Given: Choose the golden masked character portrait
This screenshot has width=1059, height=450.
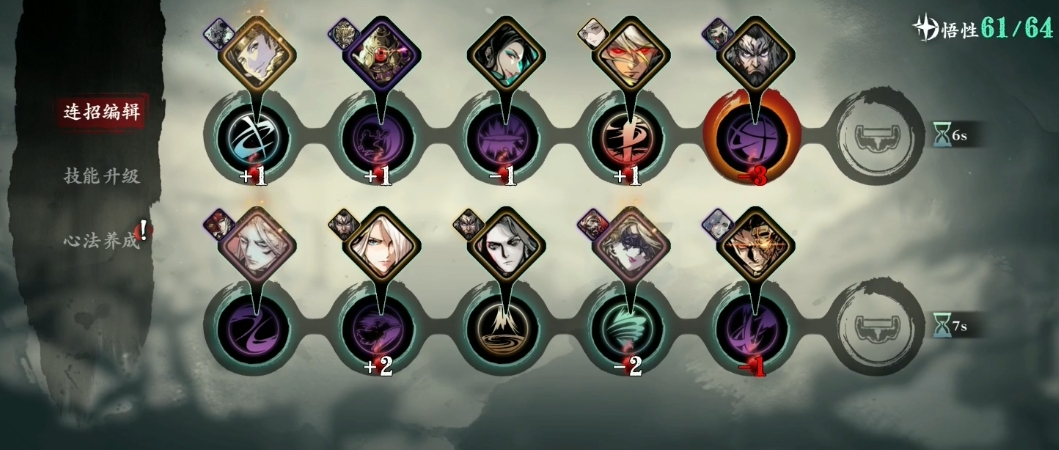Looking at the screenshot, I should (756, 246).
